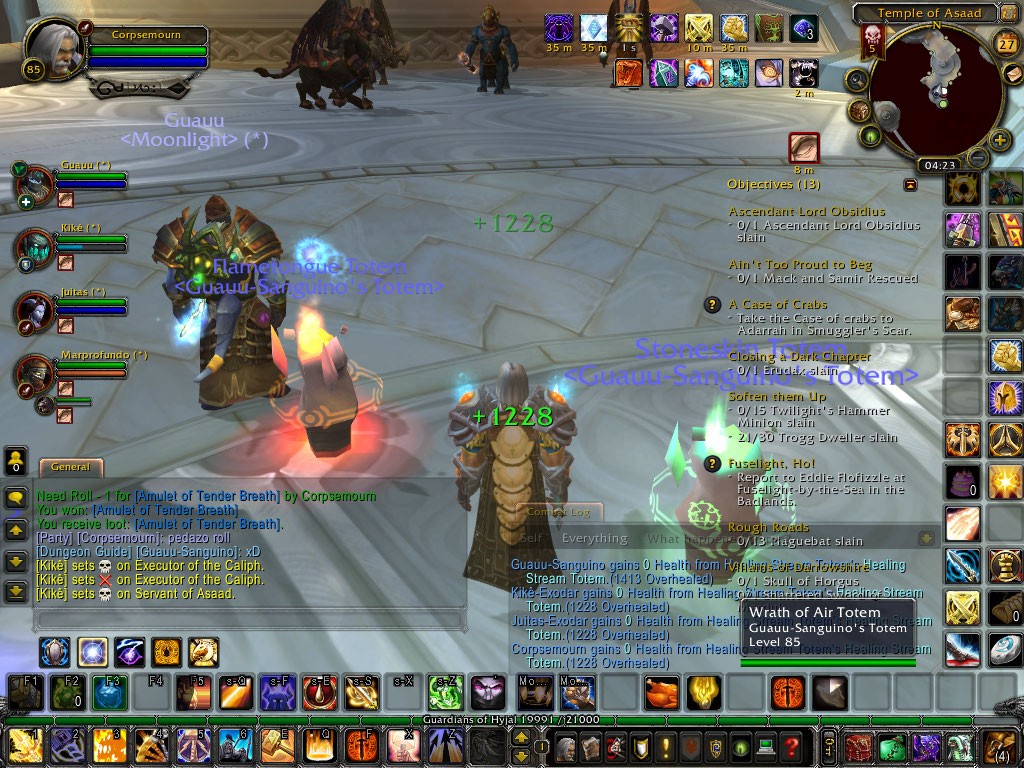Select party member Juitas's portrait
The width and height of the screenshot is (1024, 768).
tap(36, 310)
